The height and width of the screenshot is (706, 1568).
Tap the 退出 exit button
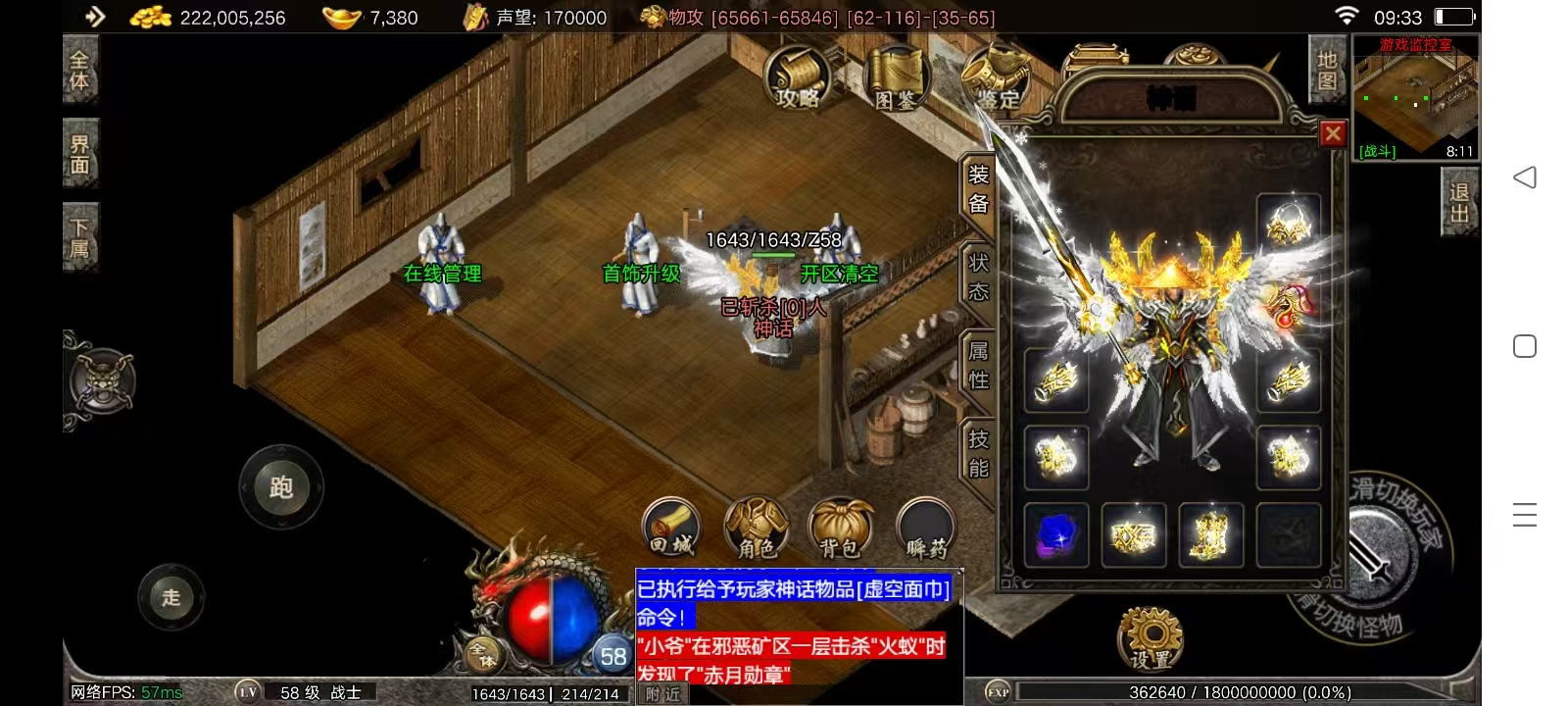click(1459, 202)
